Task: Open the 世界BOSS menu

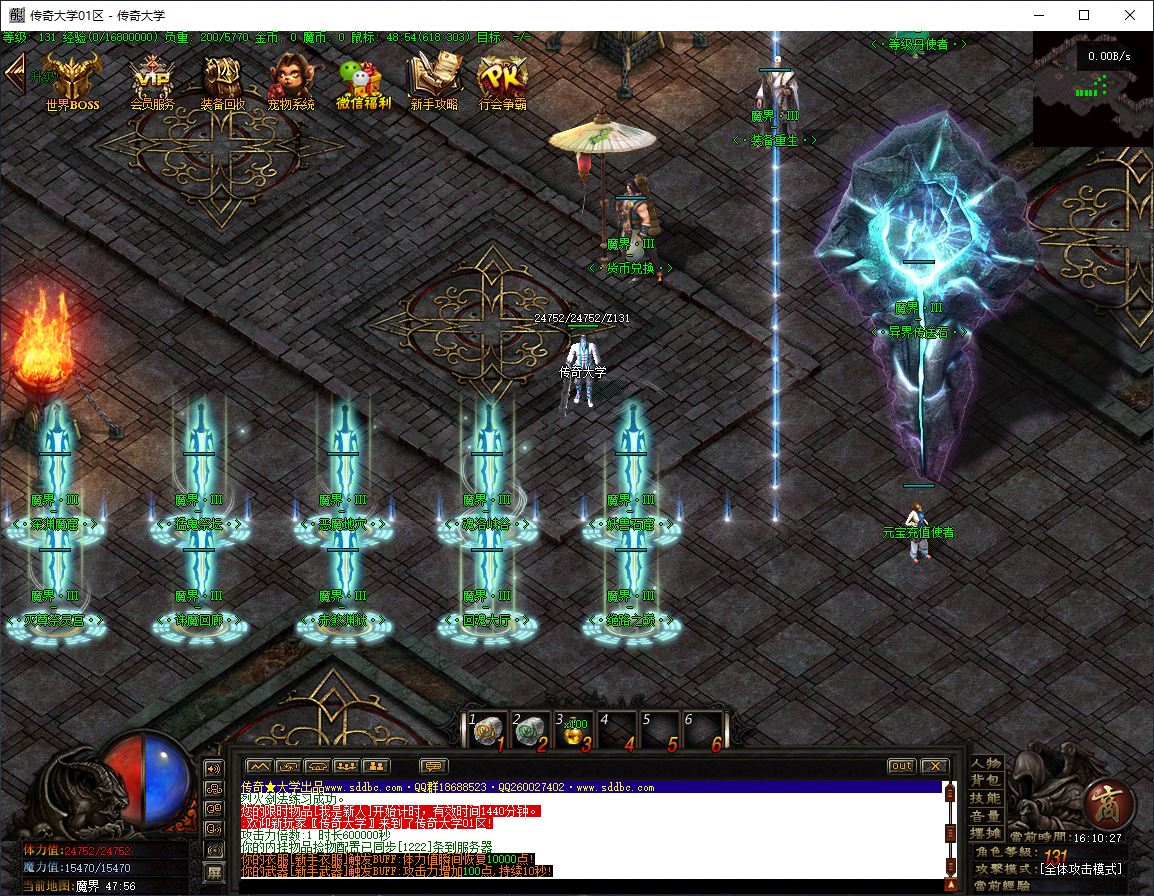Action: click(73, 80)
